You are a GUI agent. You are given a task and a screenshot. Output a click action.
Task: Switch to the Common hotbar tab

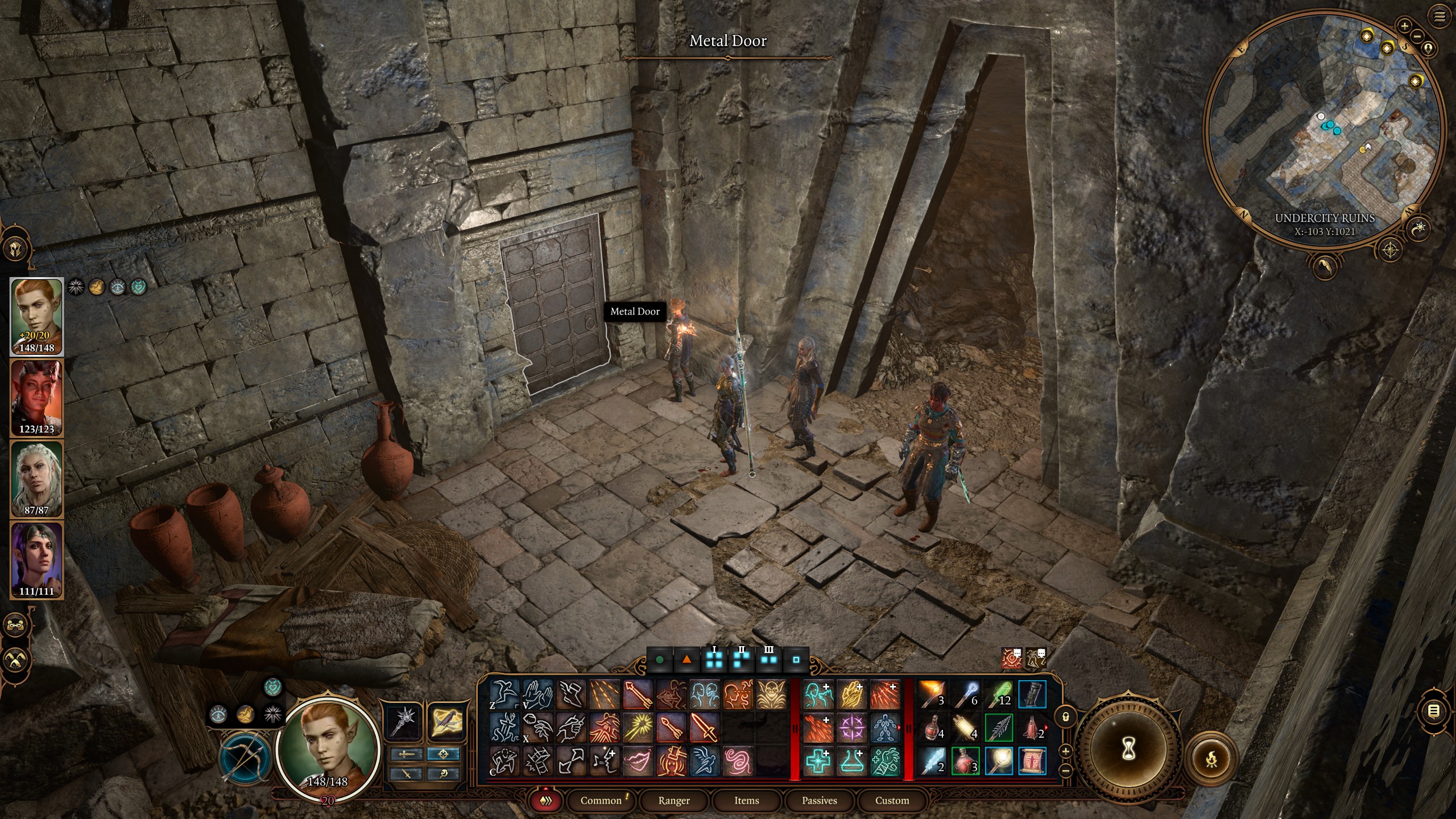pos(601,800)
